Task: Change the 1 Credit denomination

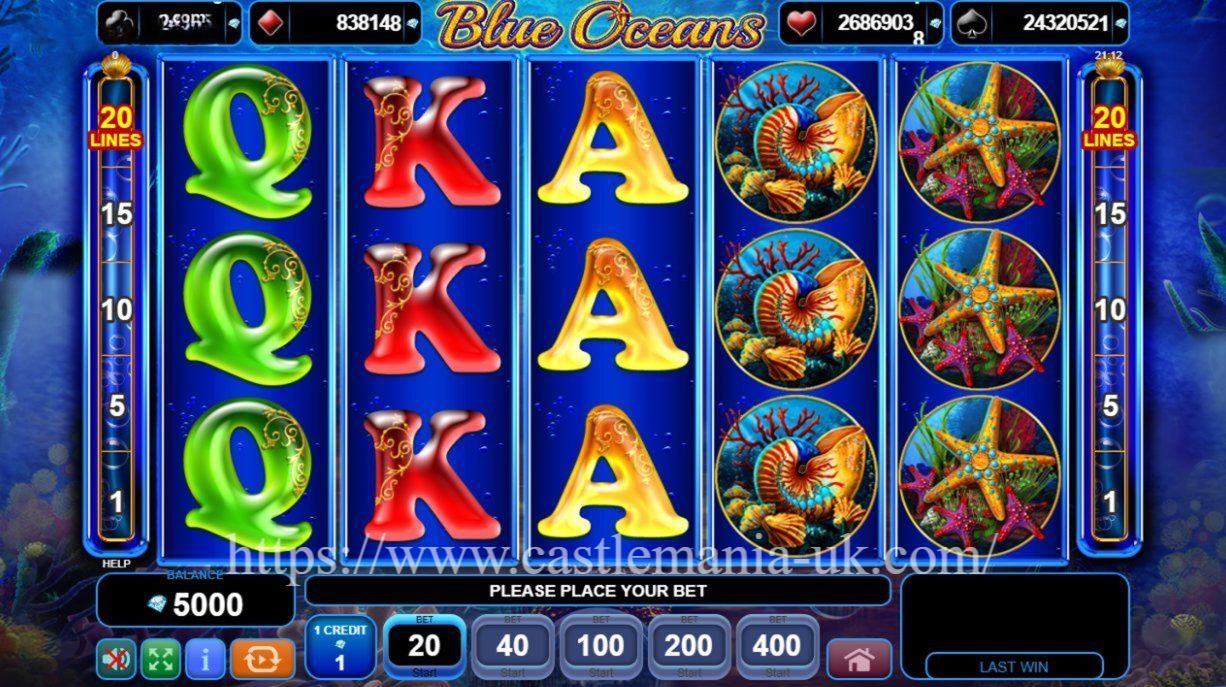Action: coord(340,647)
